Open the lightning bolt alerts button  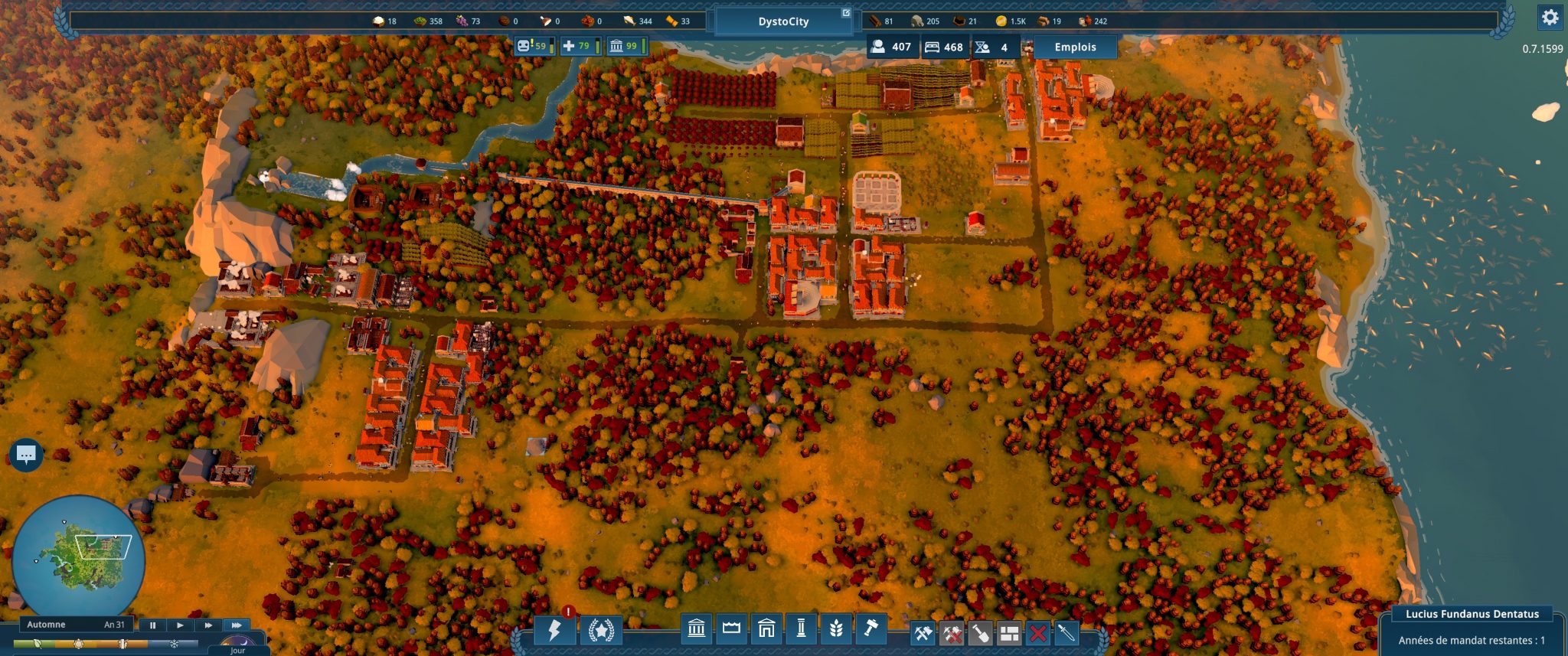(554, 630)
